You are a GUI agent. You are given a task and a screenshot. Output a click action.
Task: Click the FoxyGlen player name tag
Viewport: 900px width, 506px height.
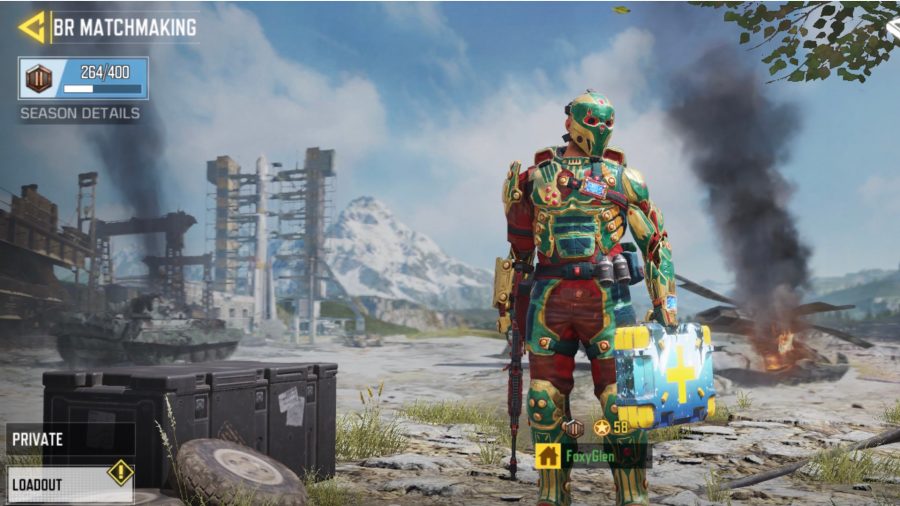pyautogui.click(x=592, y=456)
